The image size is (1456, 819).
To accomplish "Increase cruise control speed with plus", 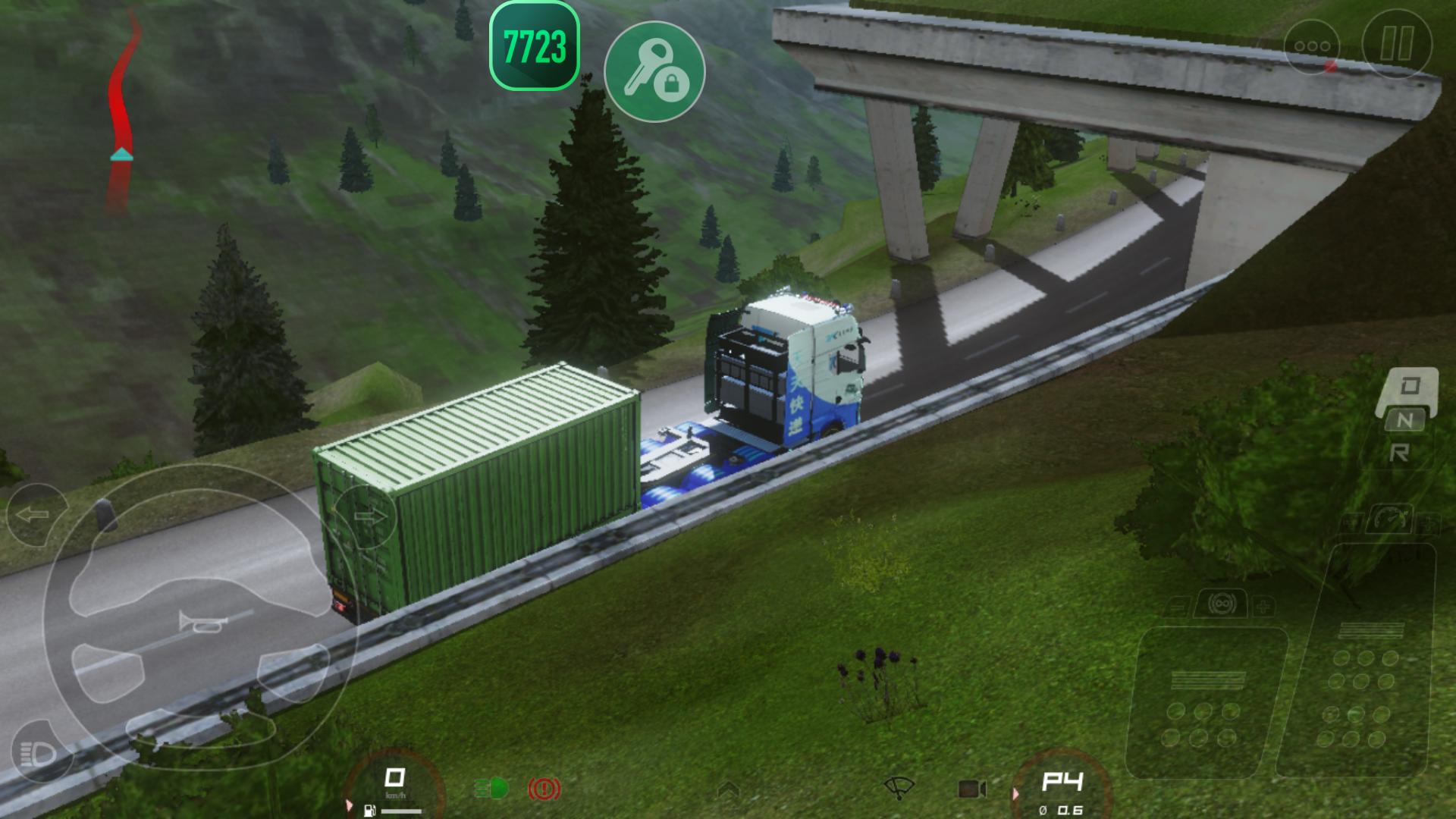I will (x=1429, y=523).
